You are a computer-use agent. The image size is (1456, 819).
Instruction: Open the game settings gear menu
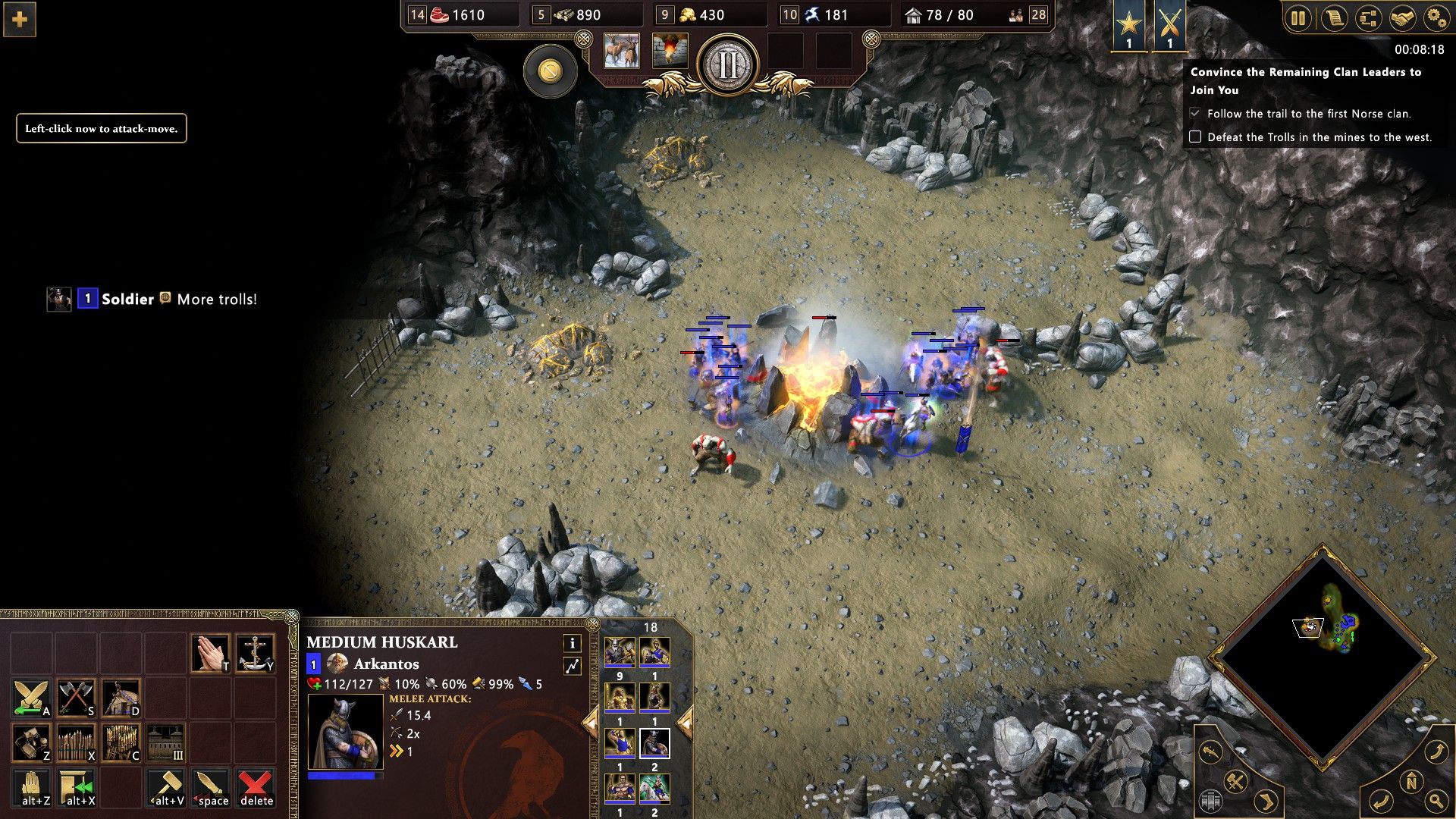[1436, 17]
